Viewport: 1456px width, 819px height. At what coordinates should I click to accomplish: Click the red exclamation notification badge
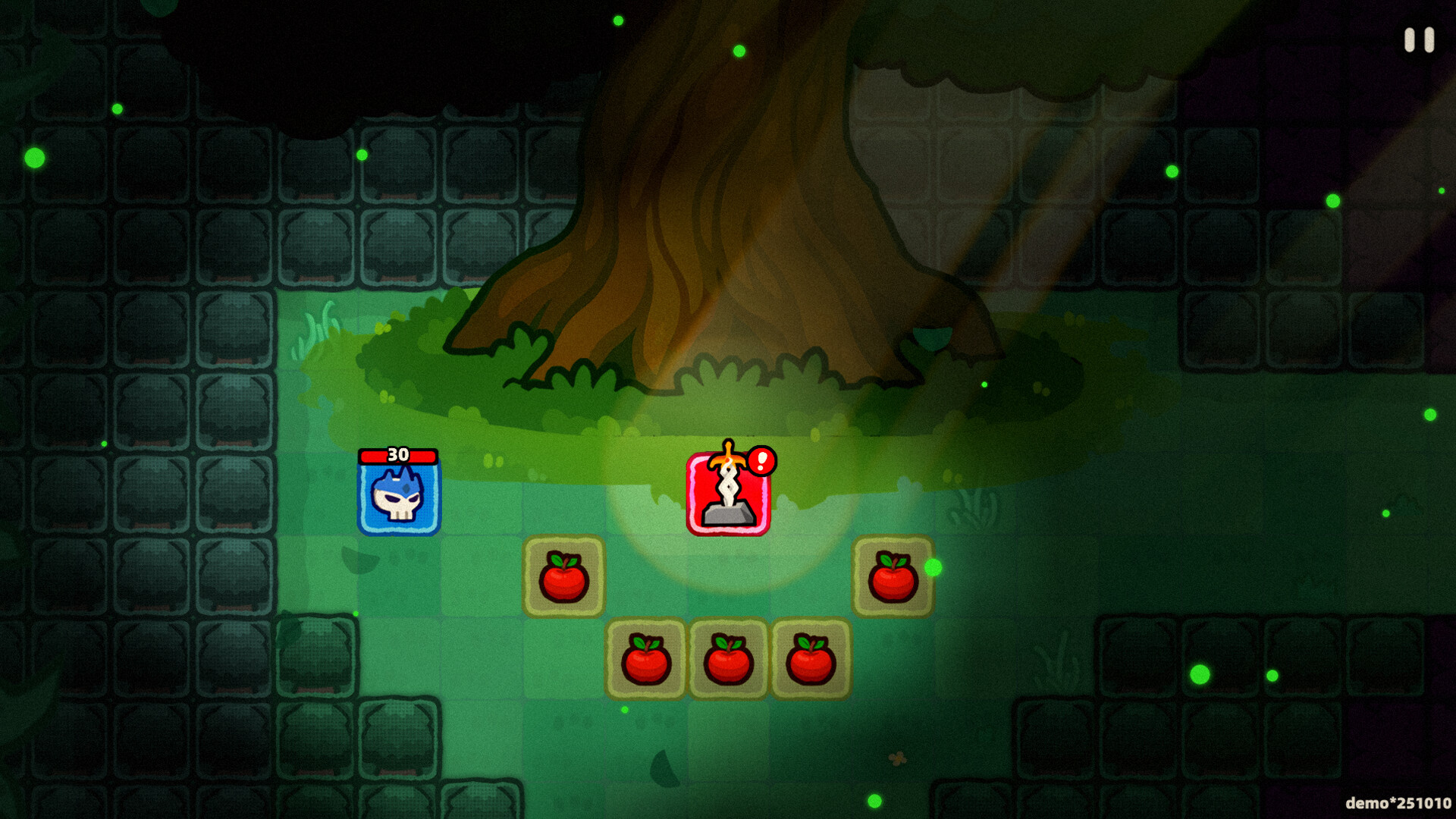[761, 461]
